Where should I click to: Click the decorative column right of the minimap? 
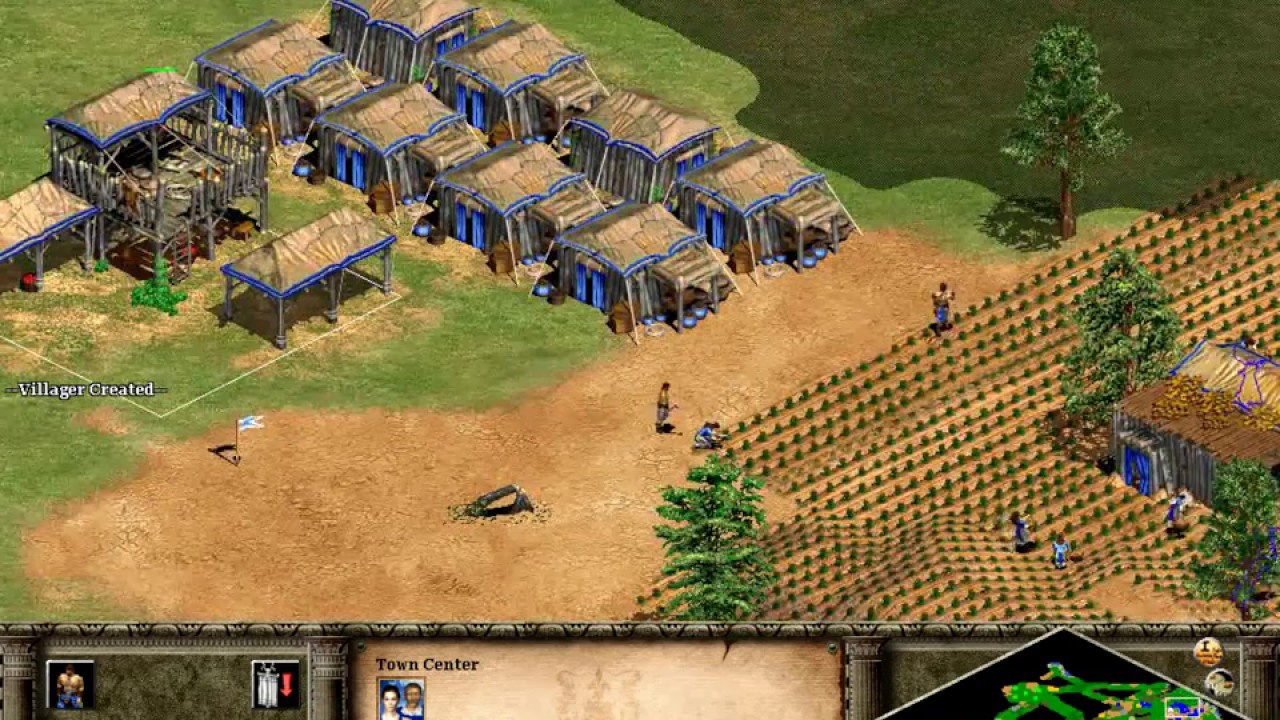pyautogui.click(x=1257, y=690)
